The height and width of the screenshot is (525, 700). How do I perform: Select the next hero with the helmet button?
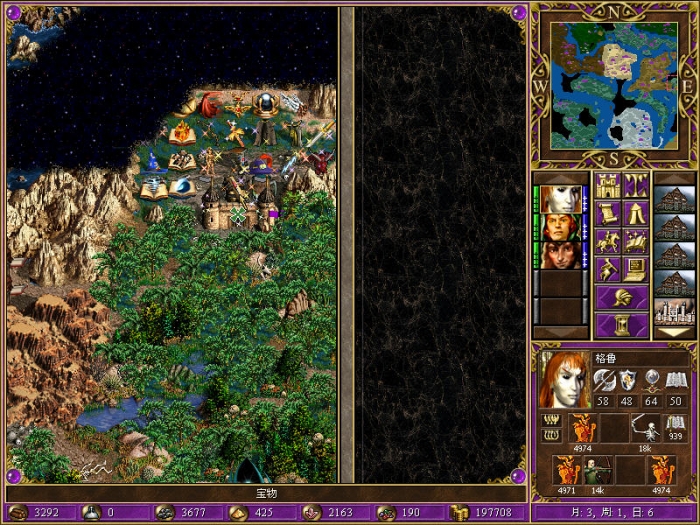click(622, 298)
